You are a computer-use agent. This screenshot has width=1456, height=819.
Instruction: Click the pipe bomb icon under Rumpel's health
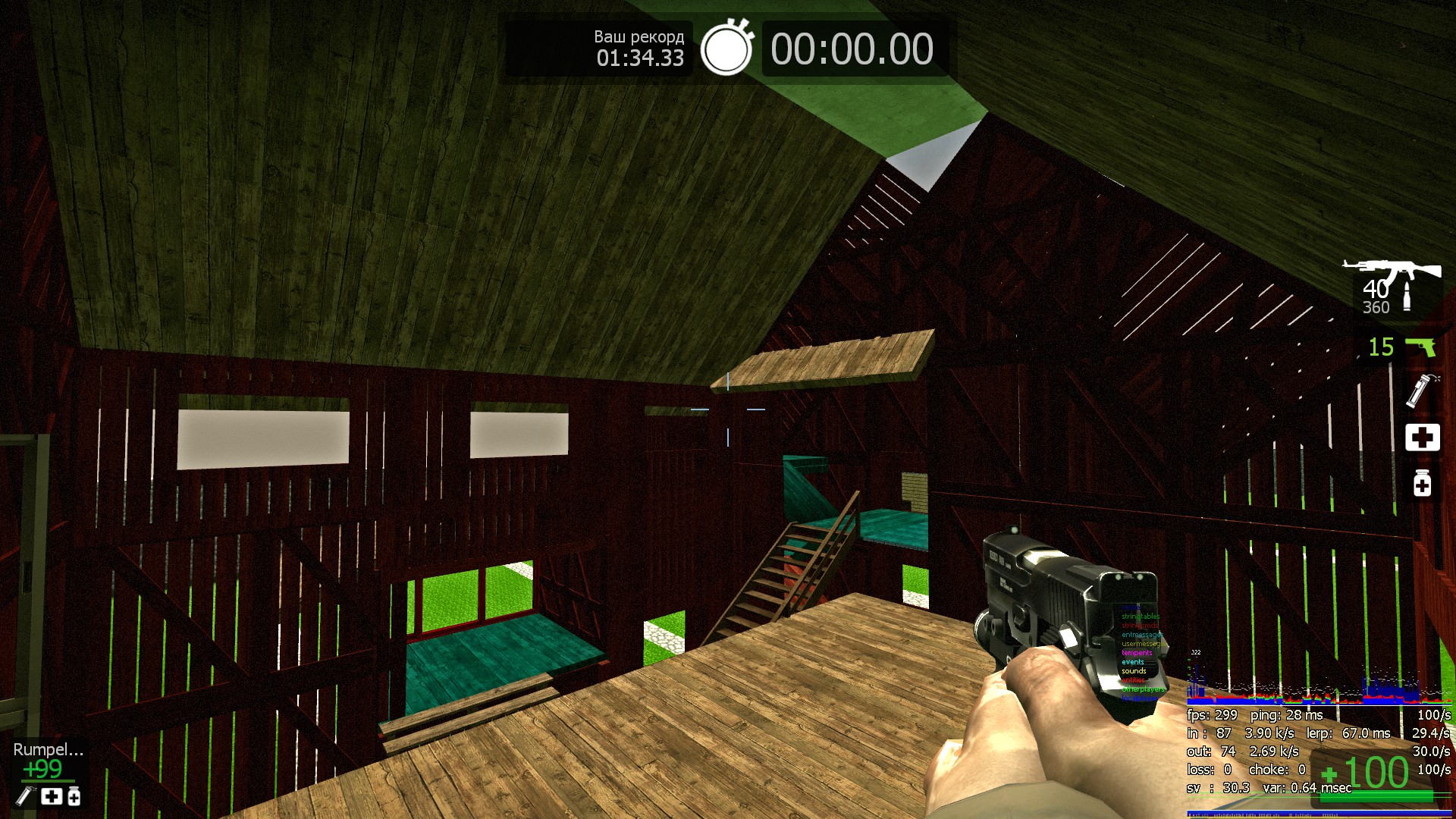point(25,795)
